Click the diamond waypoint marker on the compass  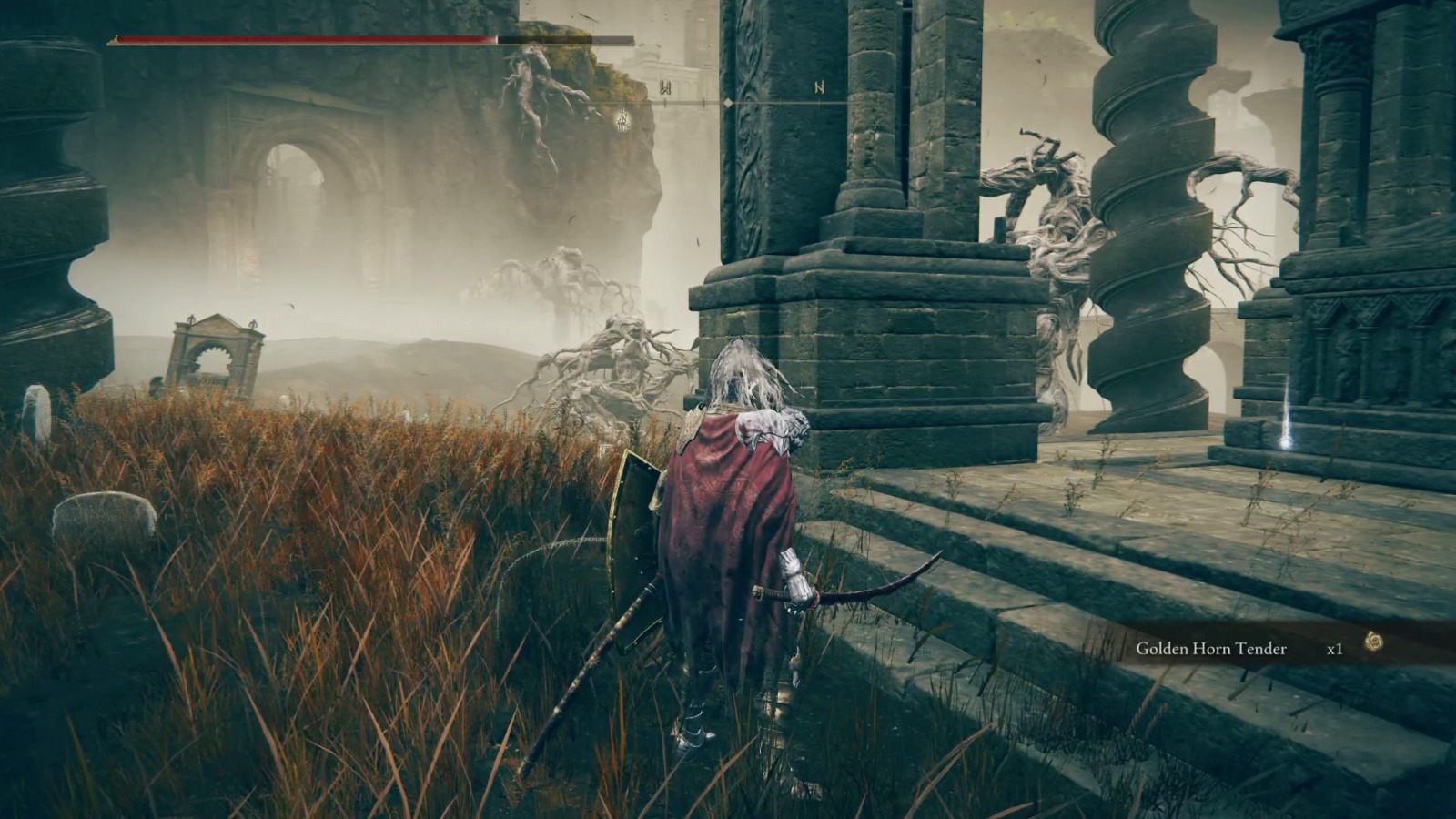pos(728,103)
